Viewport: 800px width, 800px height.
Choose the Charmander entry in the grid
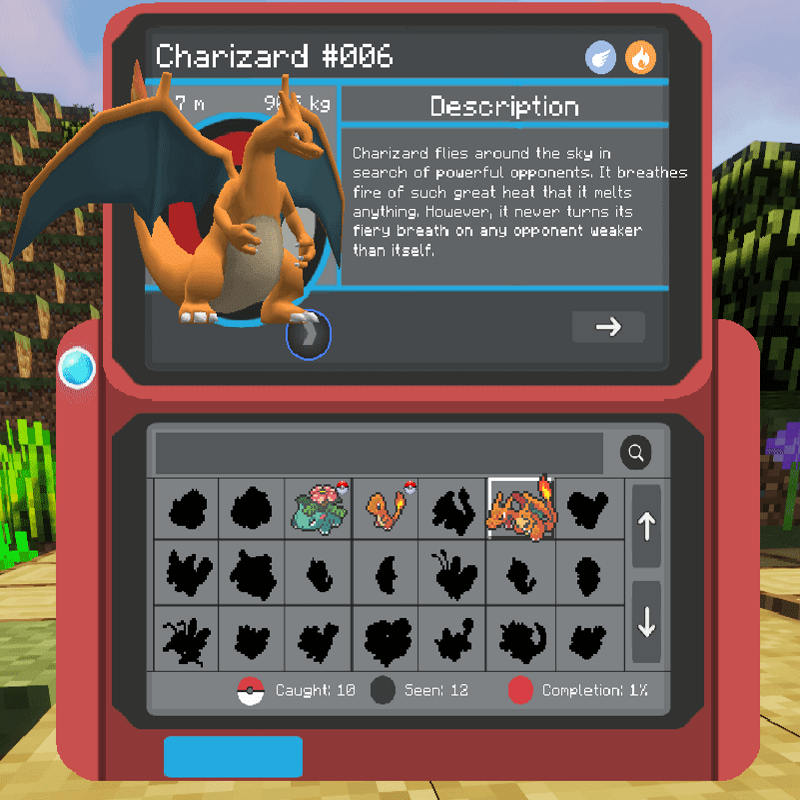click(385, 508)
